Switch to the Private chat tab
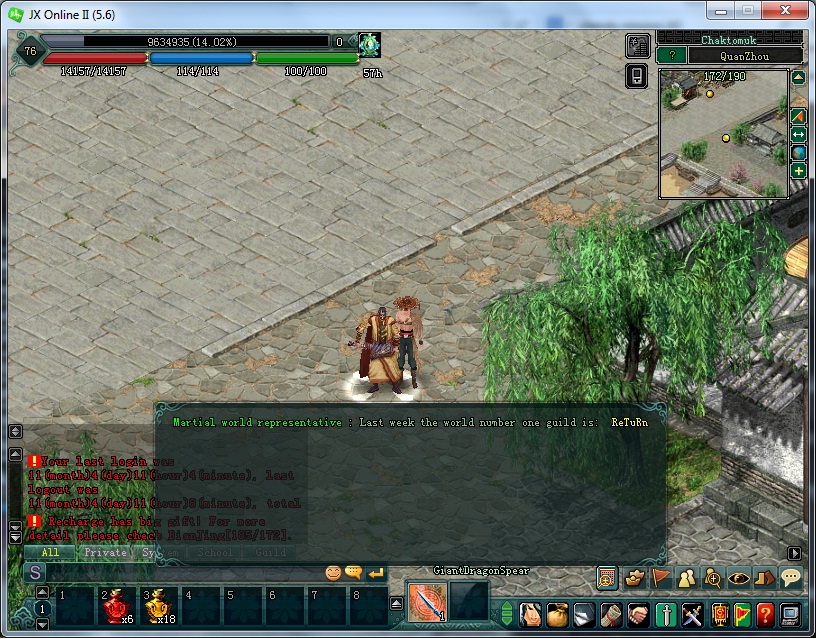The height and width of the screenshot is (639, 816). point(105,552)
